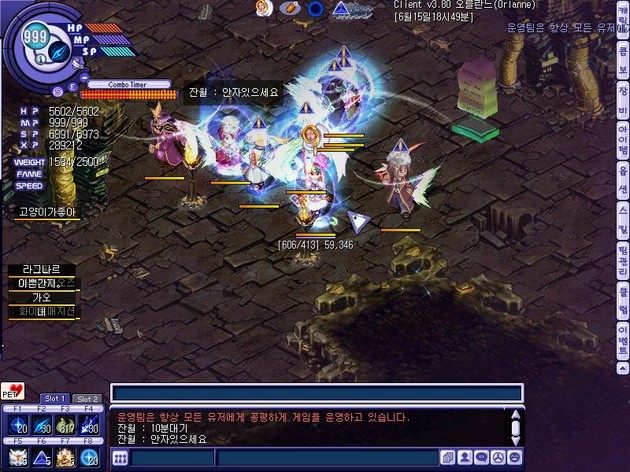
Task: Use the F1 hotbar skill
Action: pyautogui.click(x=17, y=425)
